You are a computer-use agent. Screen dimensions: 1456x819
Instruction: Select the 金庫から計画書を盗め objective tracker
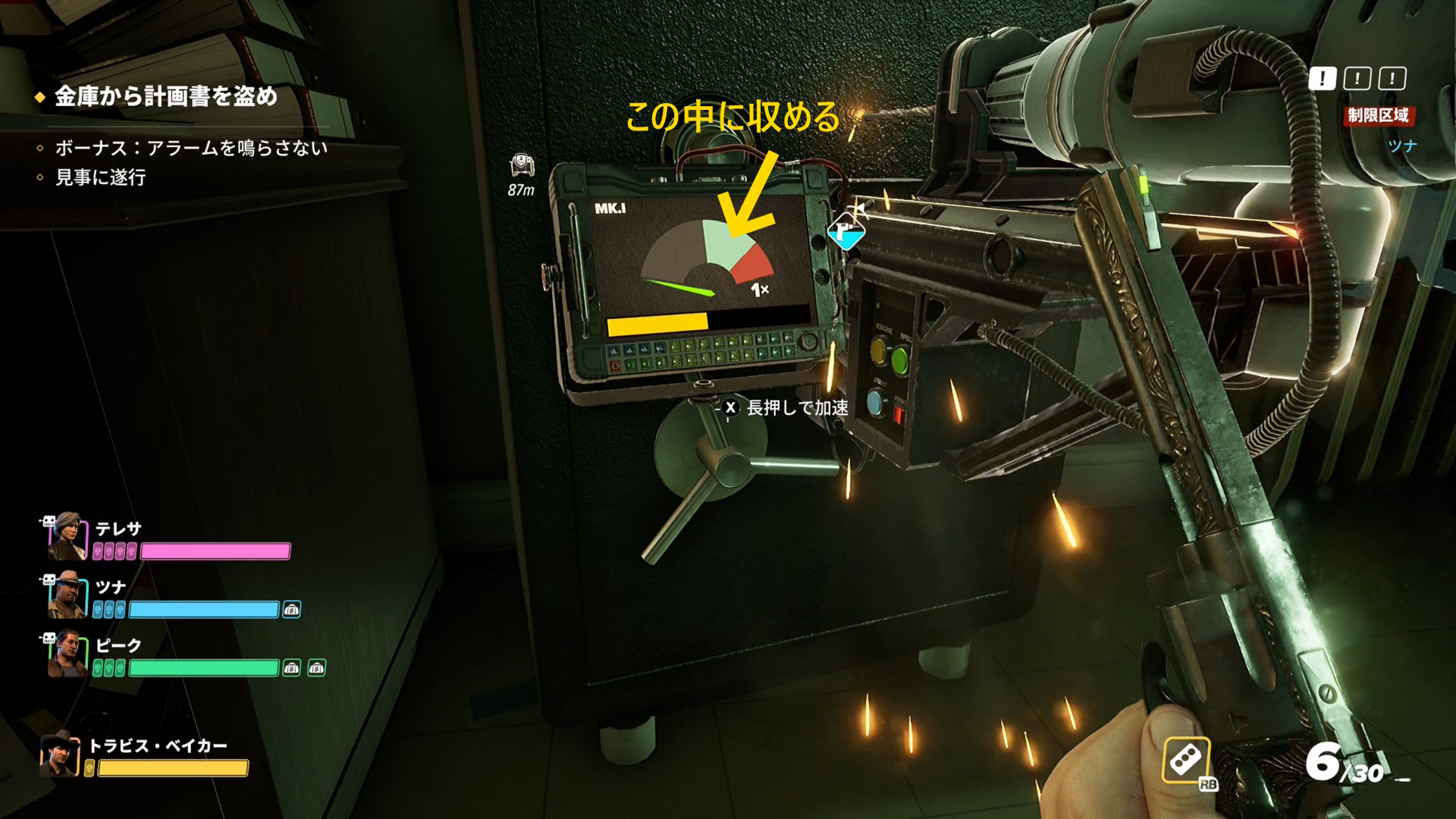coord(165,96)
